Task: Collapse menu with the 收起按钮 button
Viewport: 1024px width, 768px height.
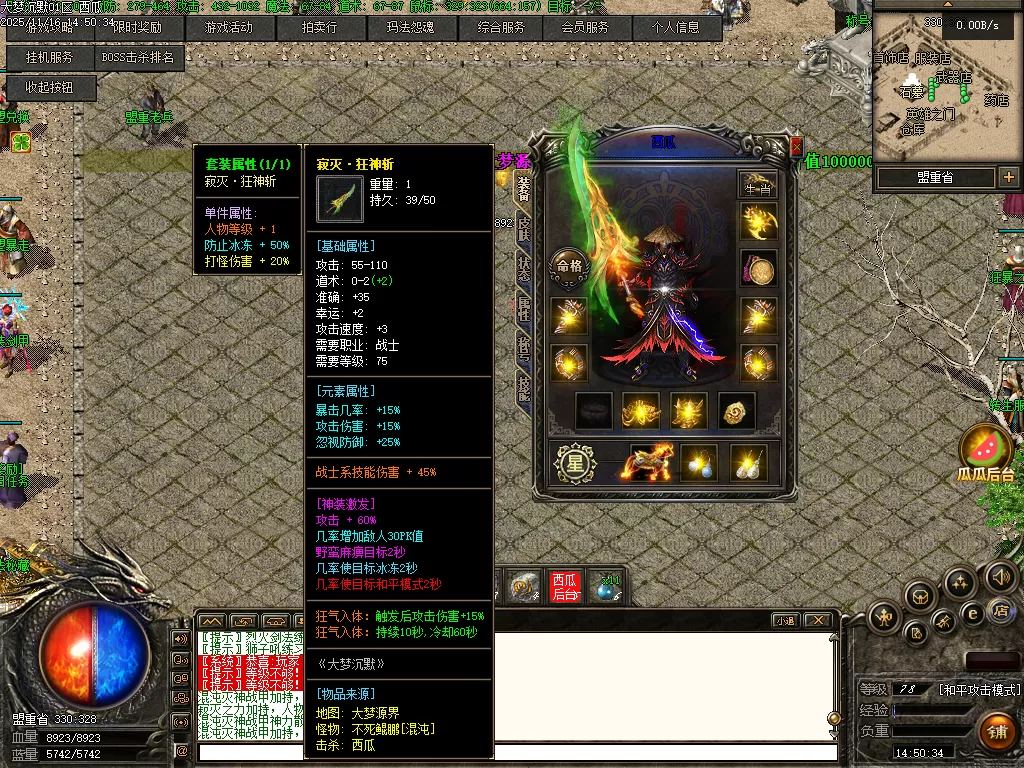Action: point(50,88)
